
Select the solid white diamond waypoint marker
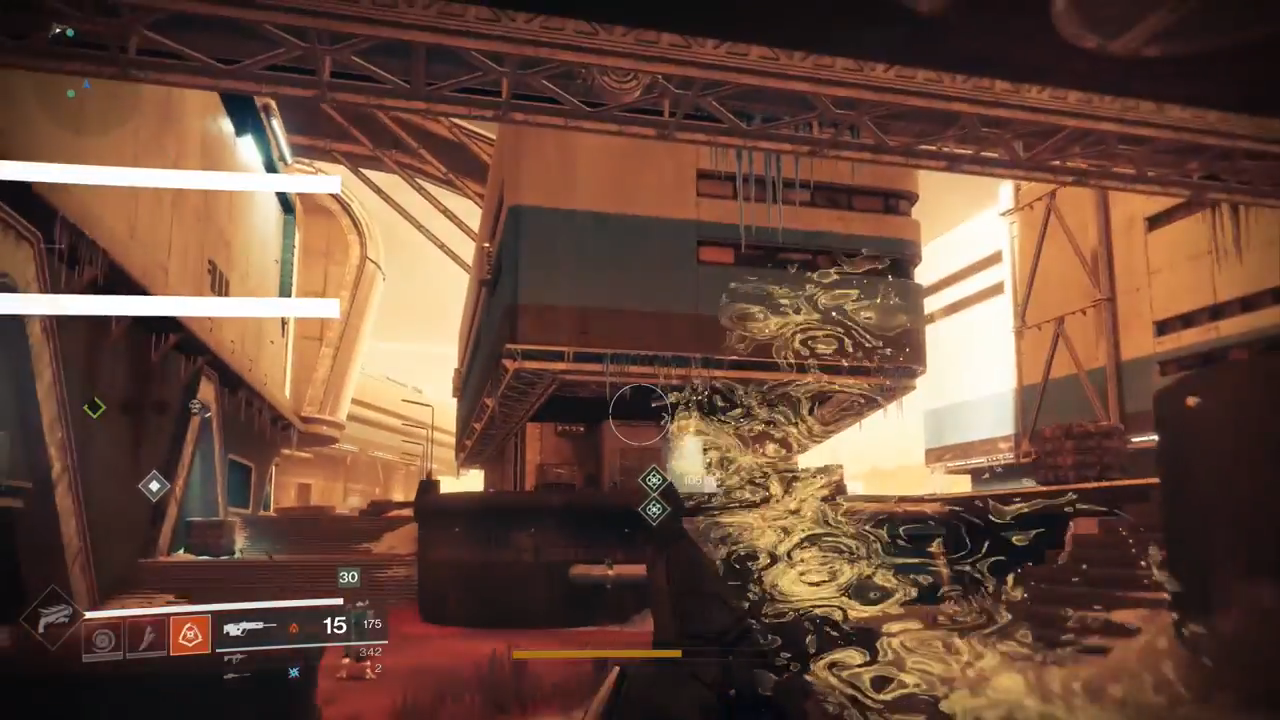pos(154,486)
